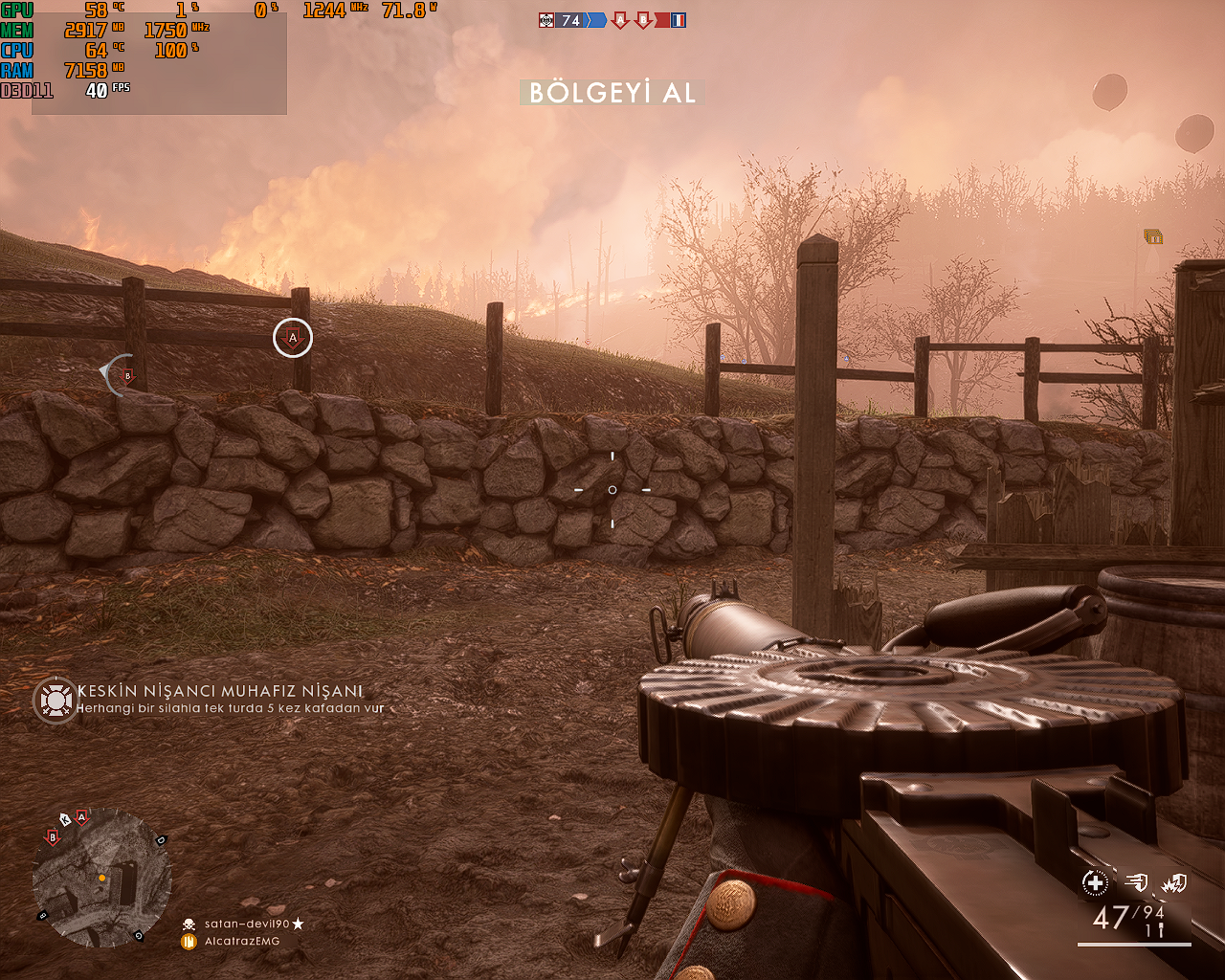Click the attacking team emblem beside 74
The width and height of the screenshot is (1225, 980).
point(546,20)
